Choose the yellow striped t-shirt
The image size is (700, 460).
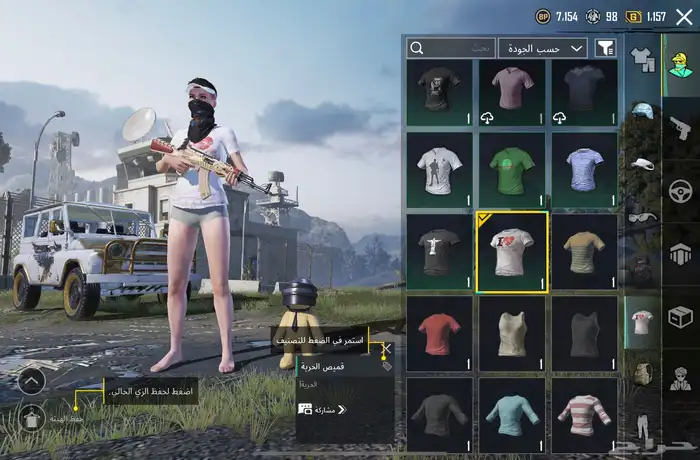pyautogui.click(x=584, y=251)
